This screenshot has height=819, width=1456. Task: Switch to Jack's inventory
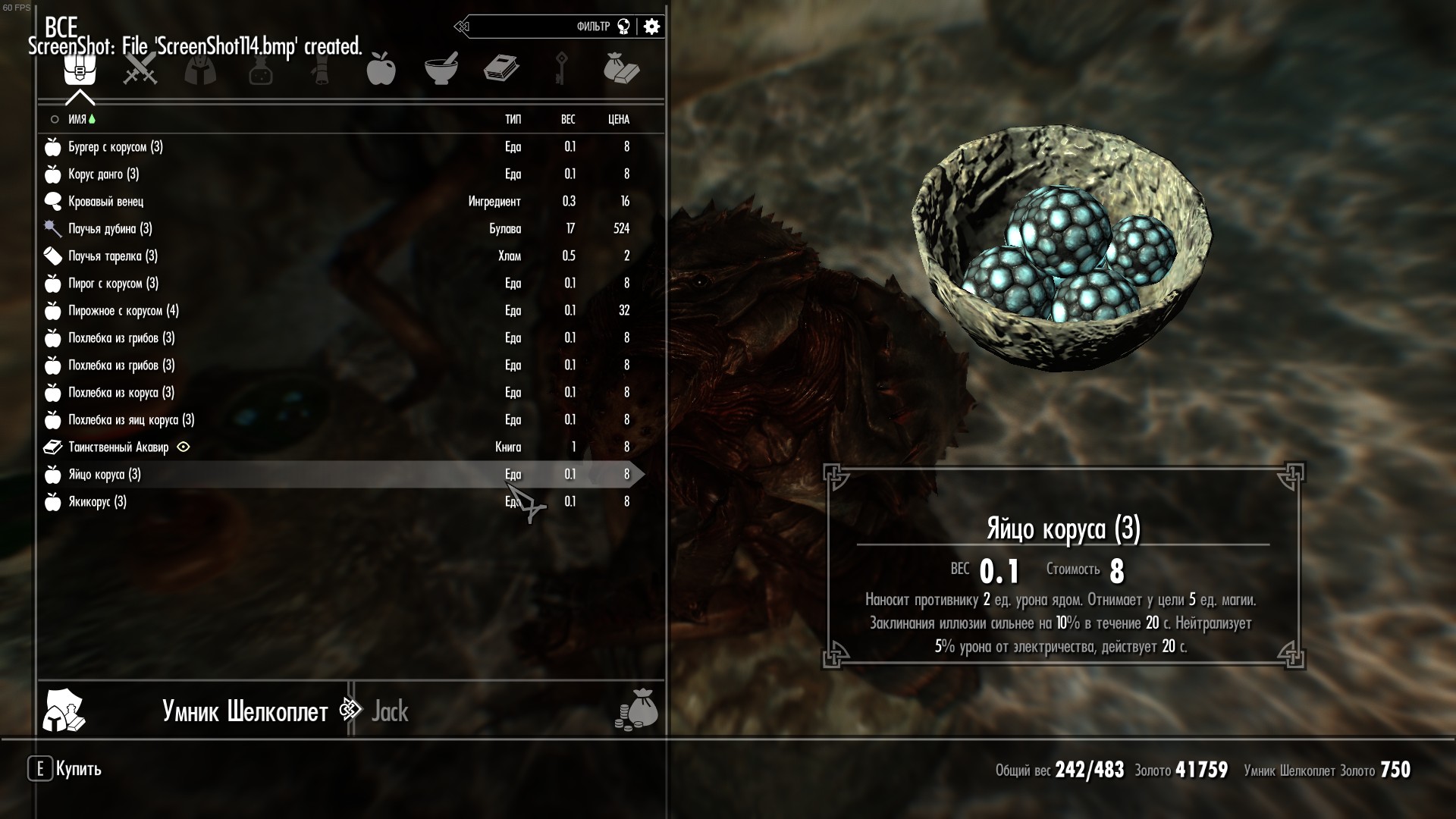pos(390,711)
